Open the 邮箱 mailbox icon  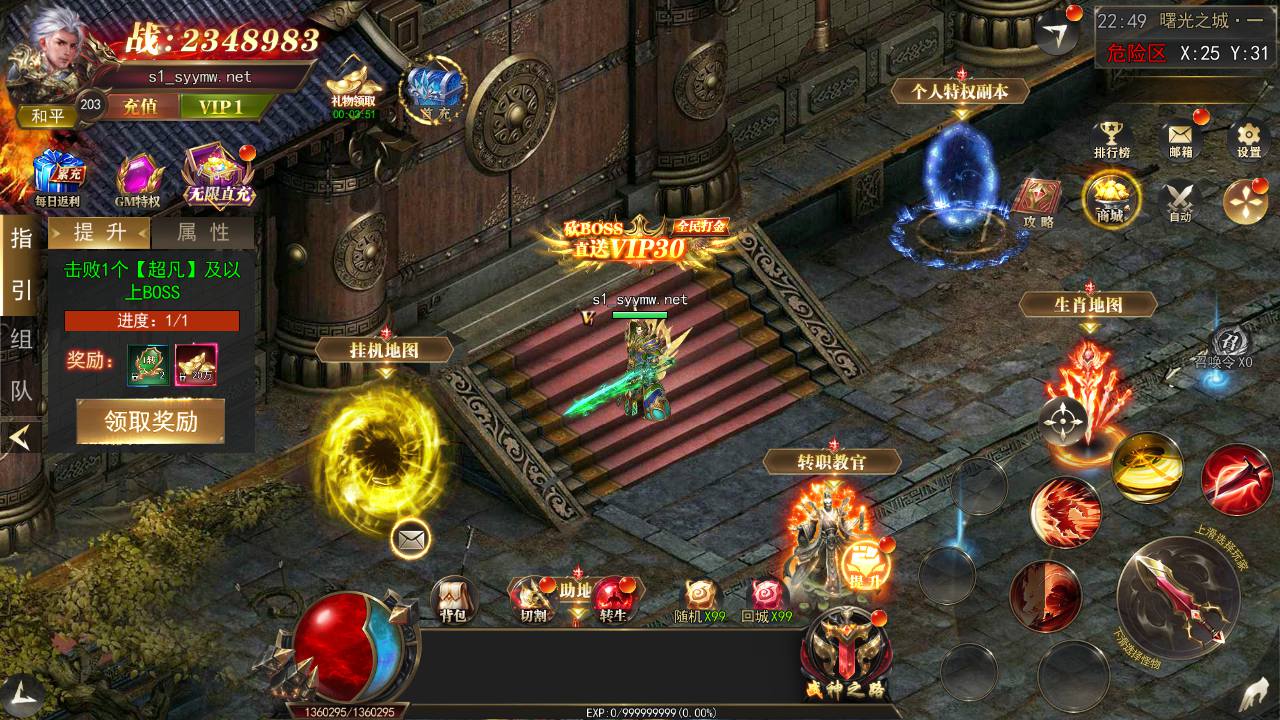1180,137
